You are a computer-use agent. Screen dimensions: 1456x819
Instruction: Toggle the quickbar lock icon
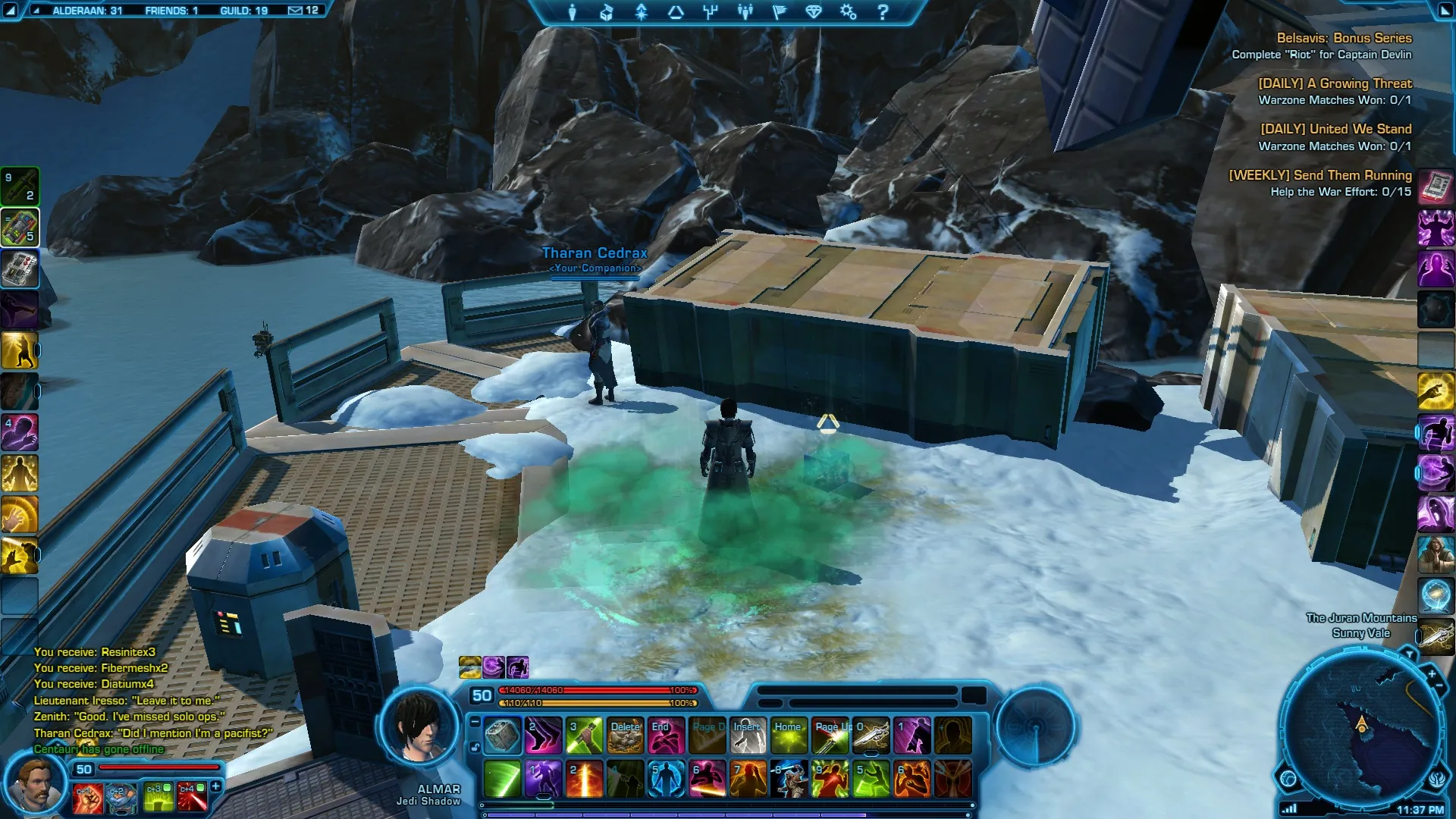tap(475, 747)
